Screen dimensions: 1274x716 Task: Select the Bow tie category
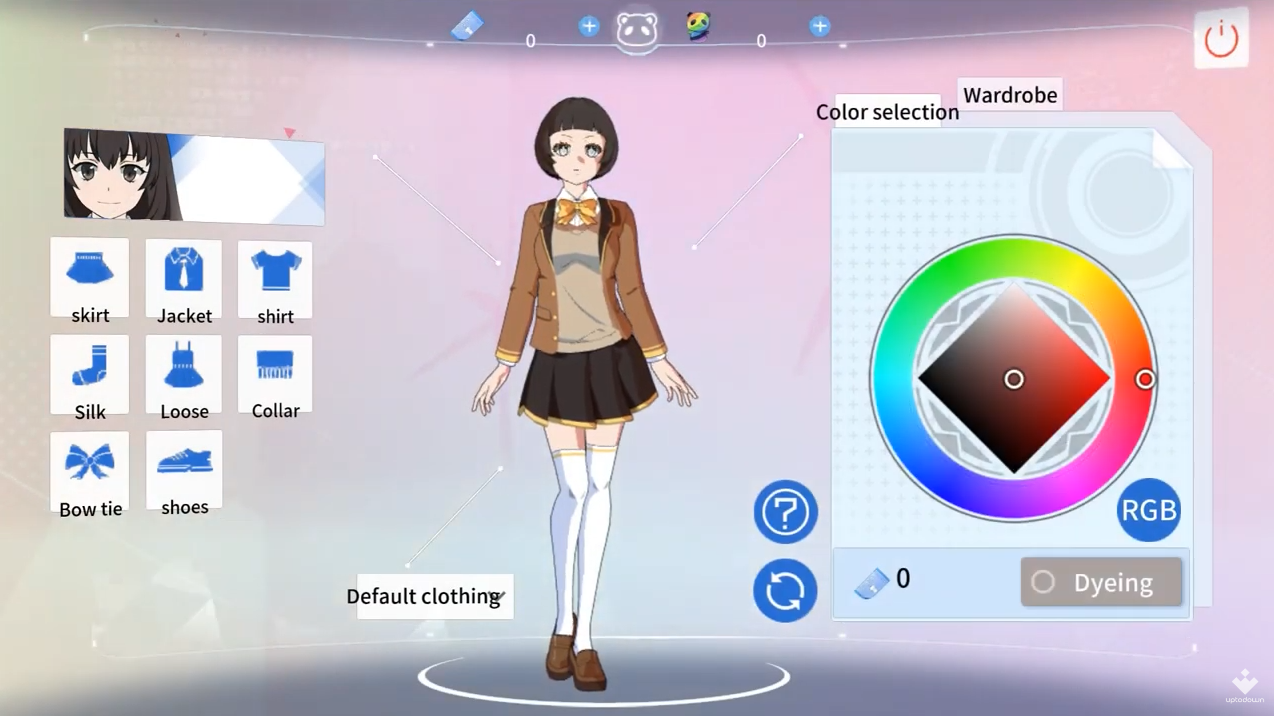[90, 472]
